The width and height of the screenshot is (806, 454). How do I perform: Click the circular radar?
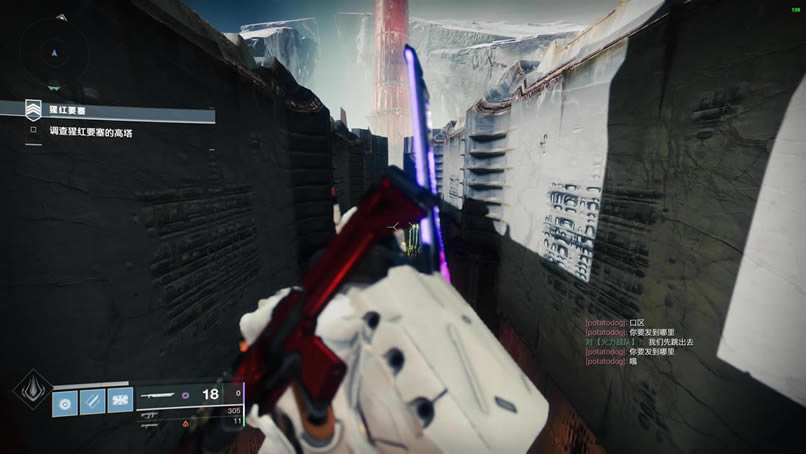point(54,50)
